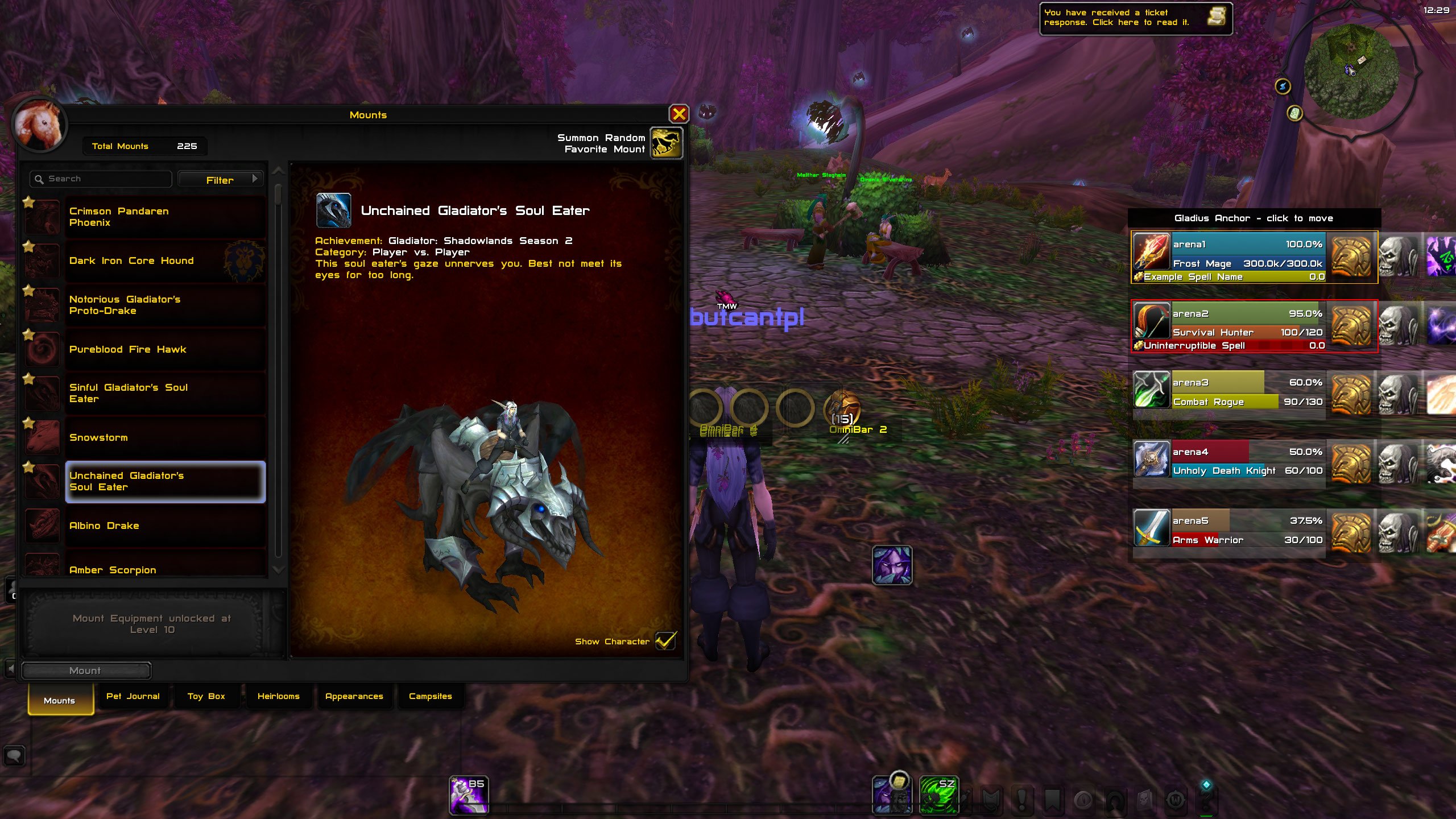Open the Appearances tab

(x=354, y=696)
